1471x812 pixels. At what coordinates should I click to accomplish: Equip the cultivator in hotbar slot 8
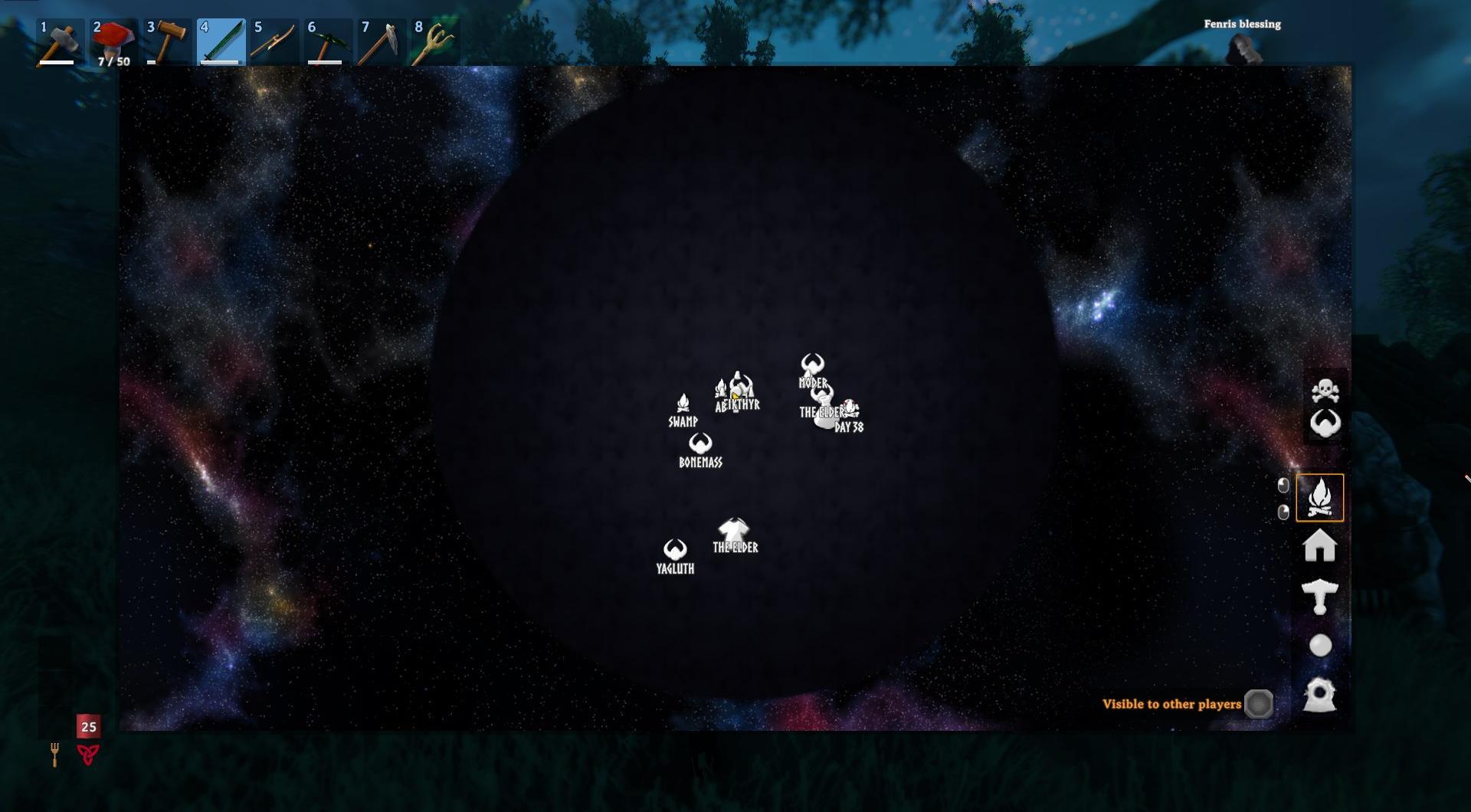[x=435, y=42]
